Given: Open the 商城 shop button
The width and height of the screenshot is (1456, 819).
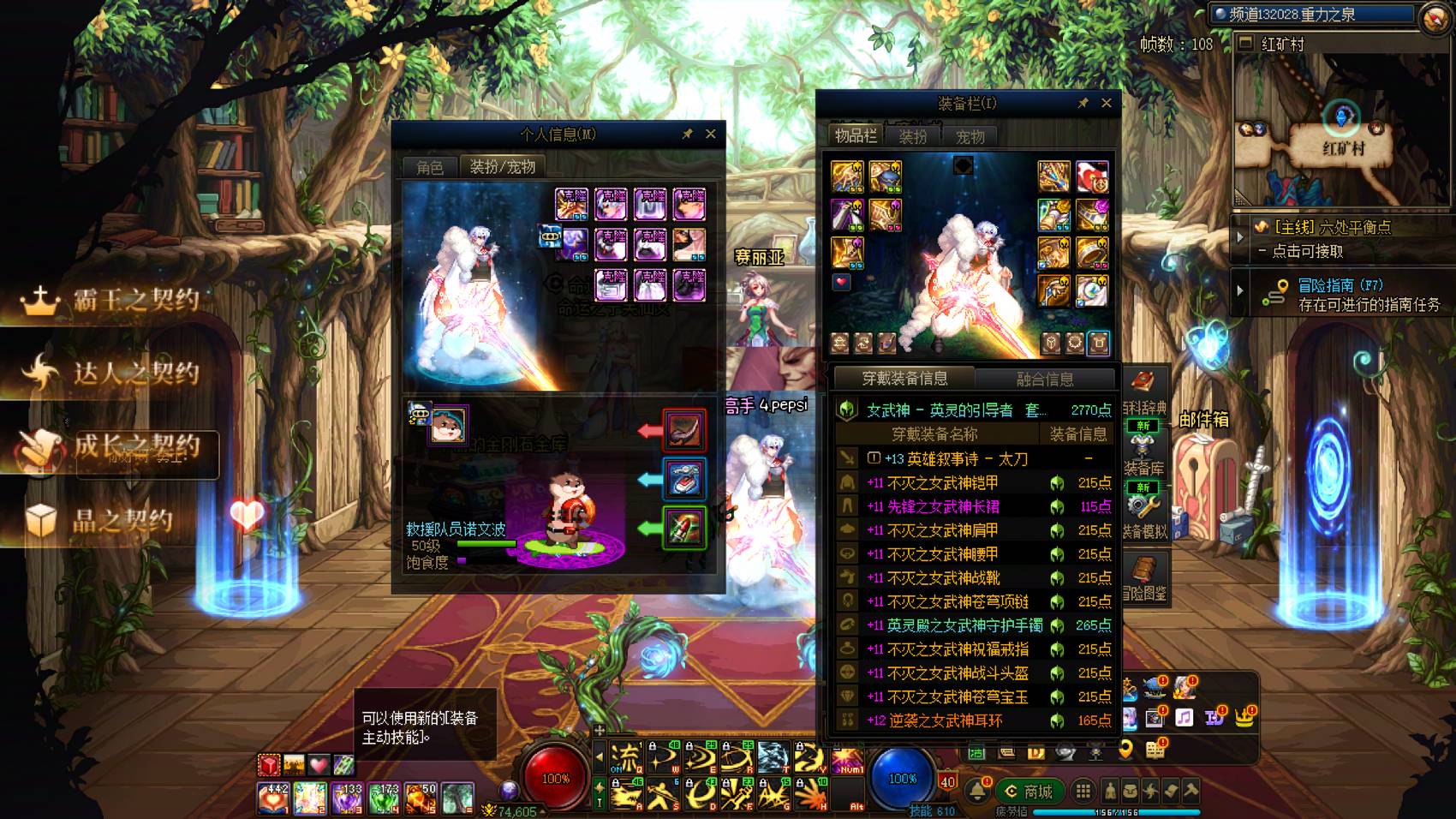Looking at the screenshot, I should pyautogui.click(x=1029, y=792).
